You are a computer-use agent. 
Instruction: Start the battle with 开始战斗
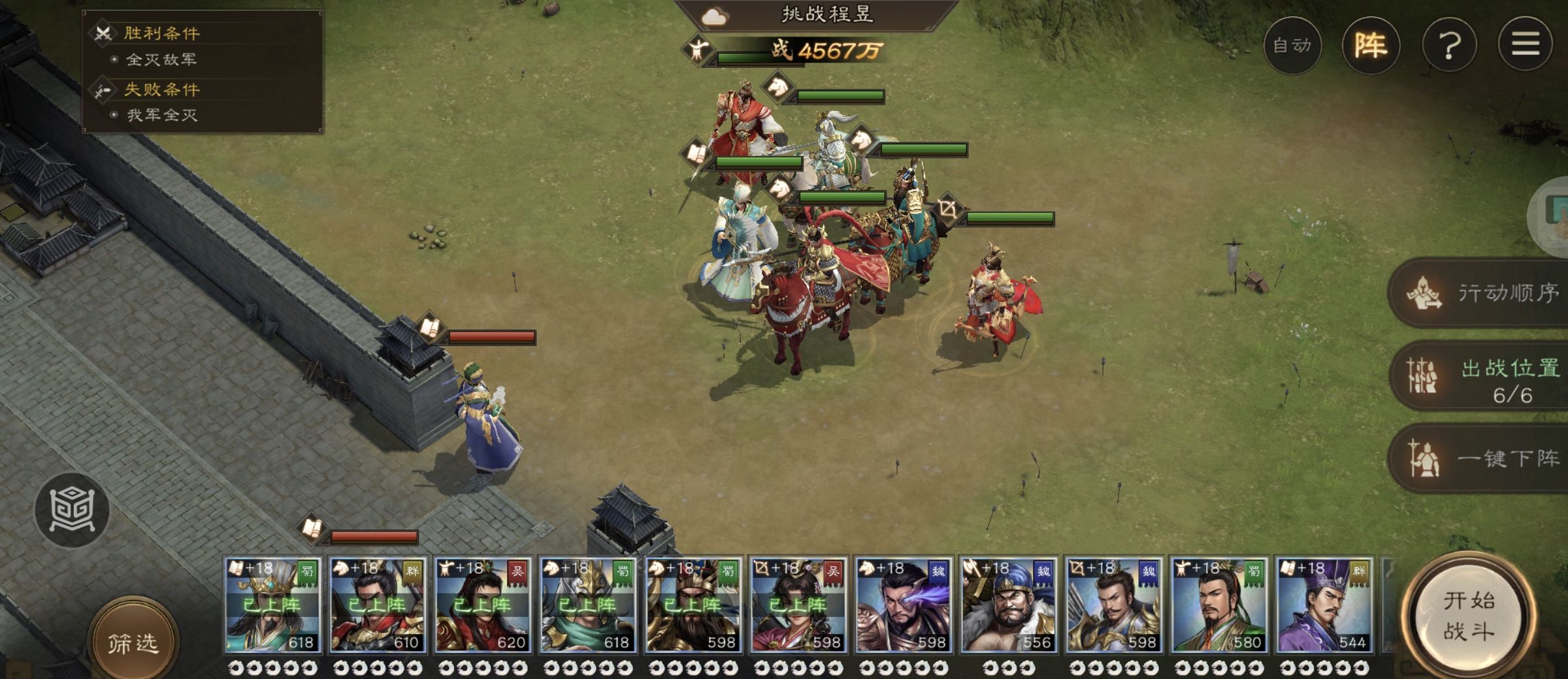[1469, 616]
